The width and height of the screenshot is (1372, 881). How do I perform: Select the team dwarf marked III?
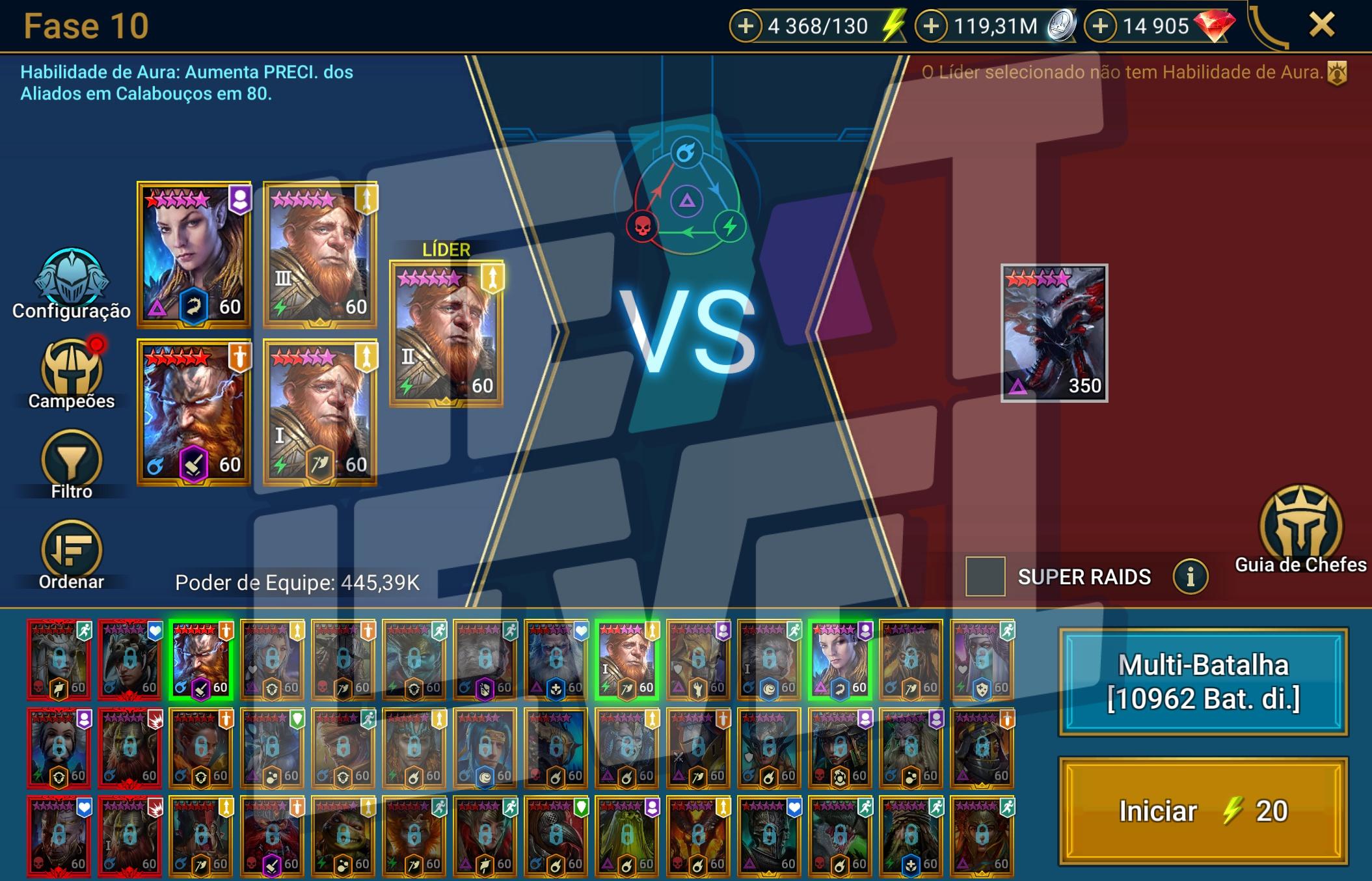point(320,254)
